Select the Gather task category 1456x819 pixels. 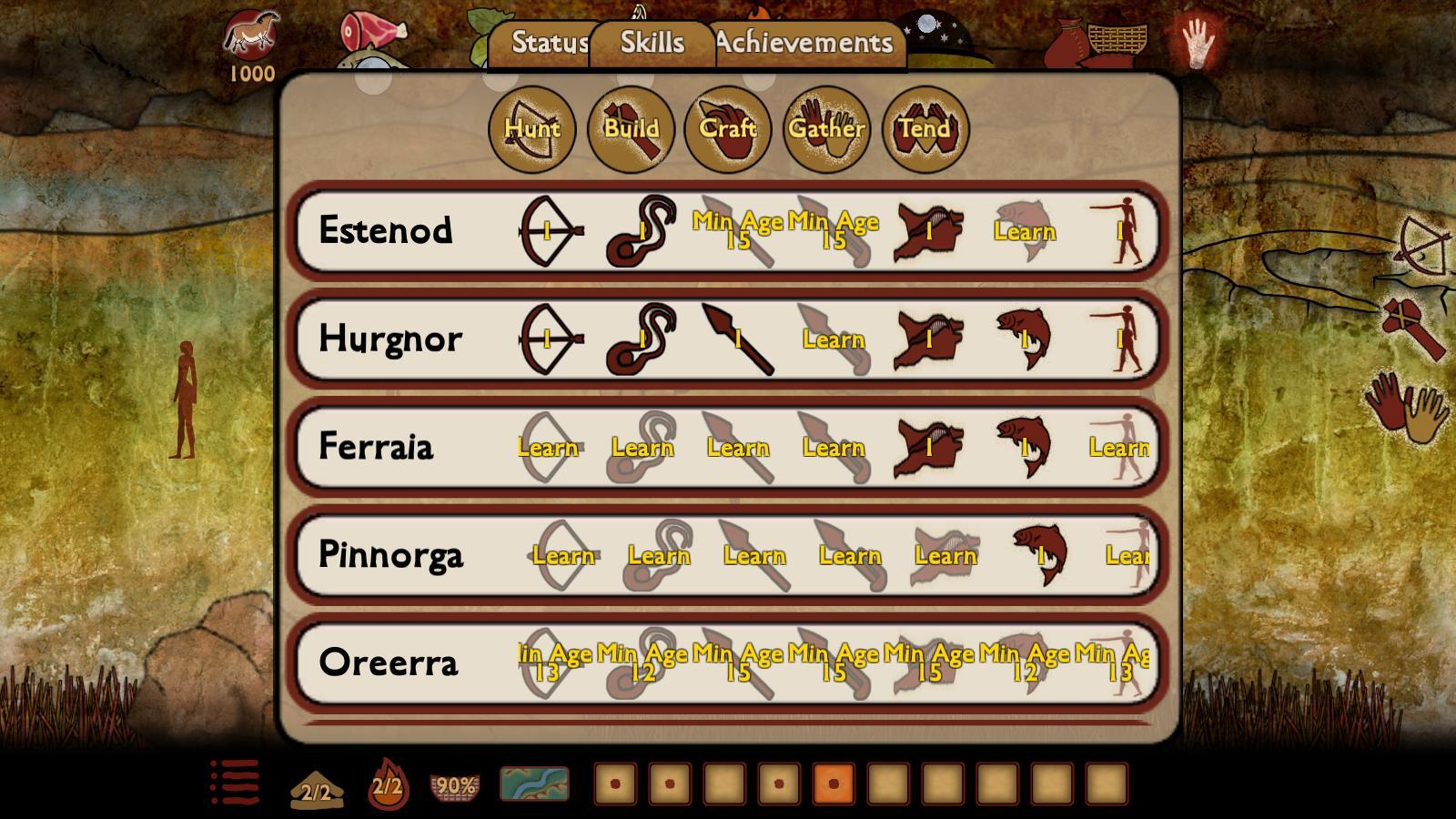click(826, 129)
